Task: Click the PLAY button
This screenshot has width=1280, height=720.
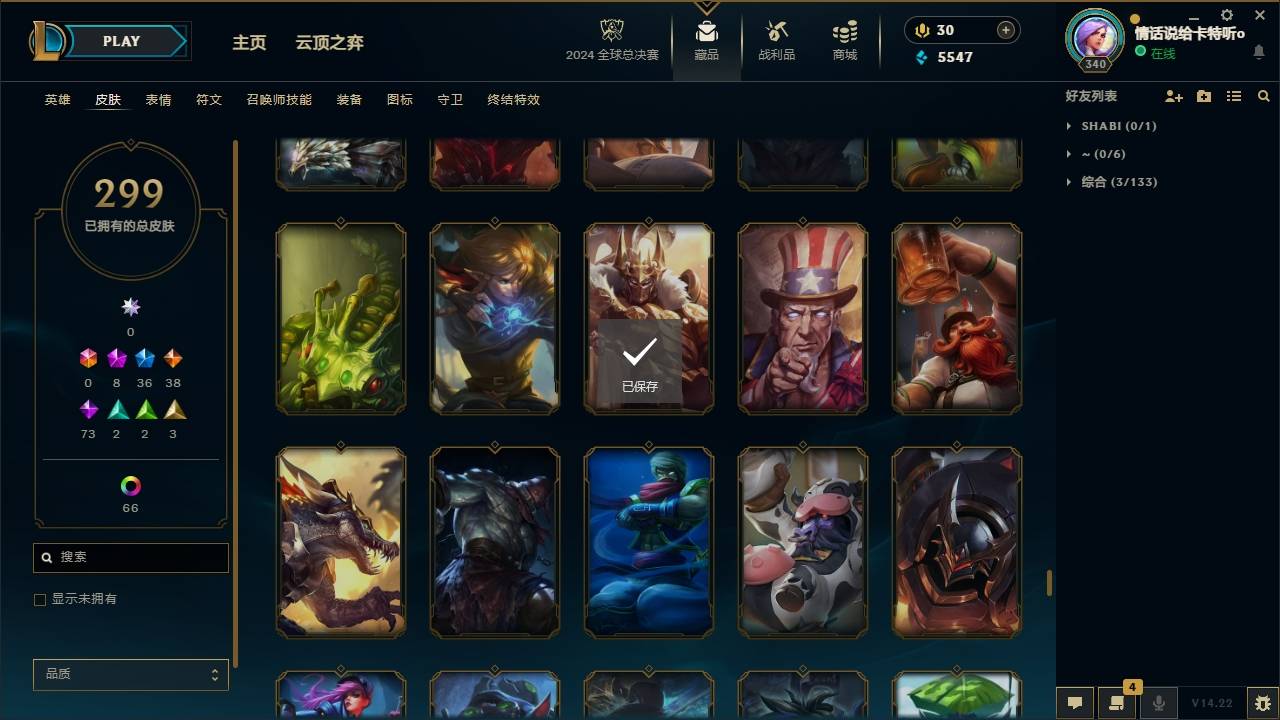Action: [120, 41]
